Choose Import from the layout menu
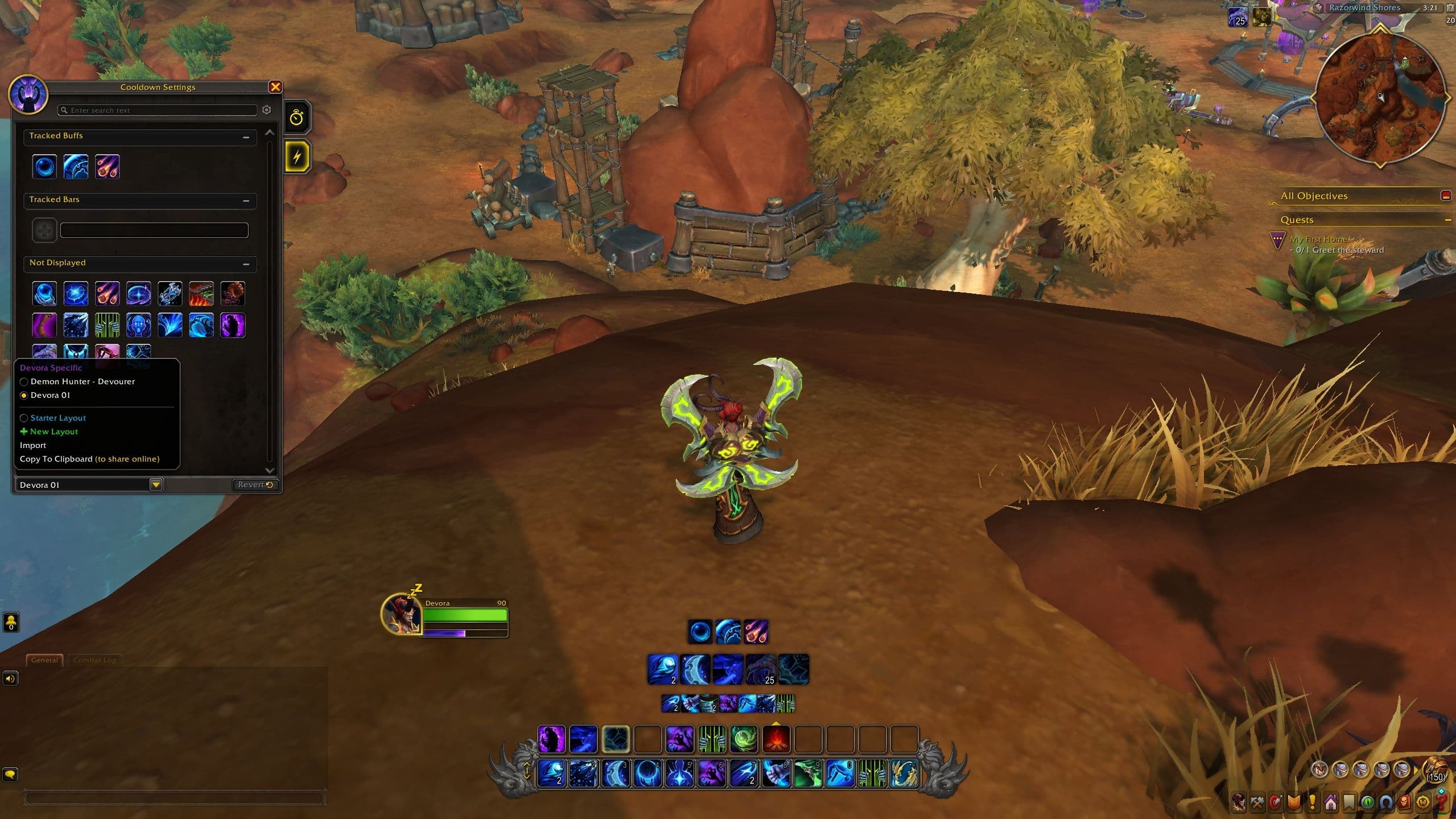The width and height of the screenshot is (1456, 819). 33,445
